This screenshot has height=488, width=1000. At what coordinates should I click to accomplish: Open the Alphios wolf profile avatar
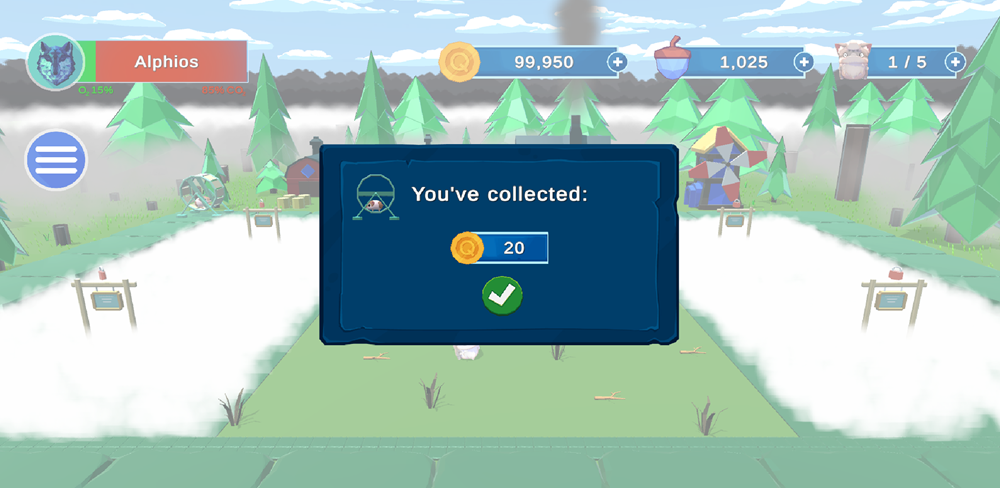coord(54,62)
